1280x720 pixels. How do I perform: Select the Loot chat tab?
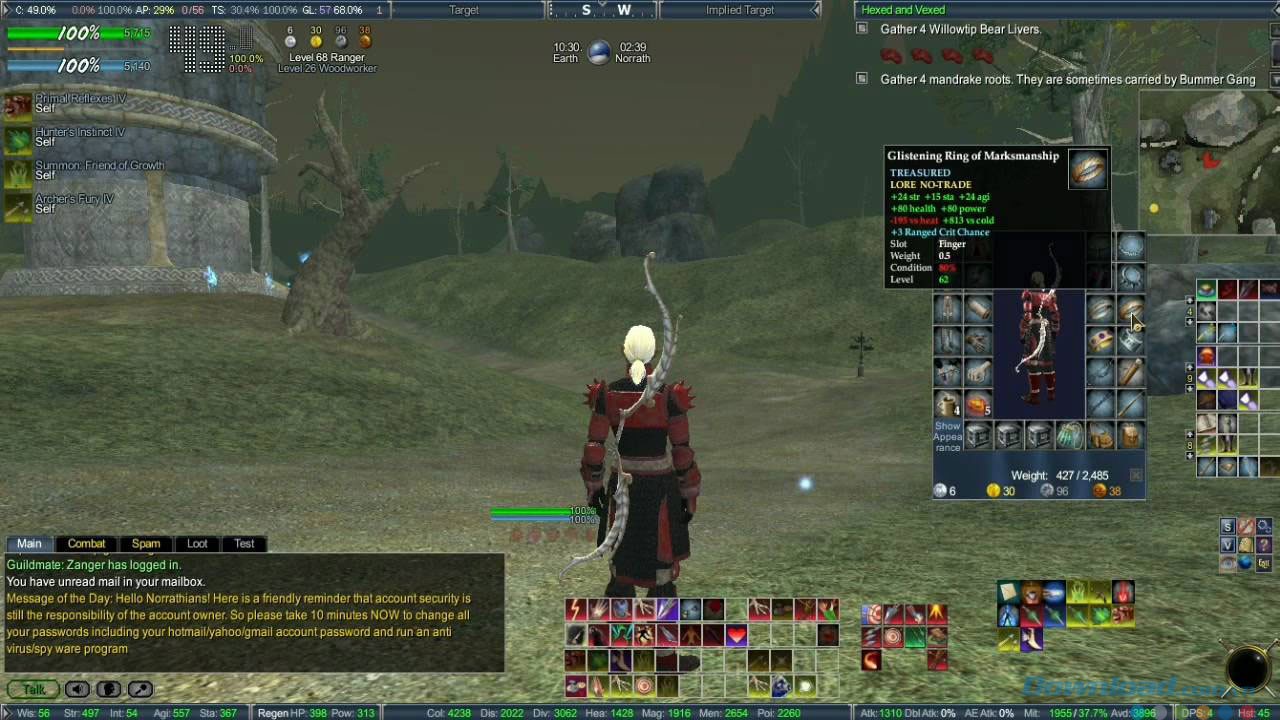197,544
